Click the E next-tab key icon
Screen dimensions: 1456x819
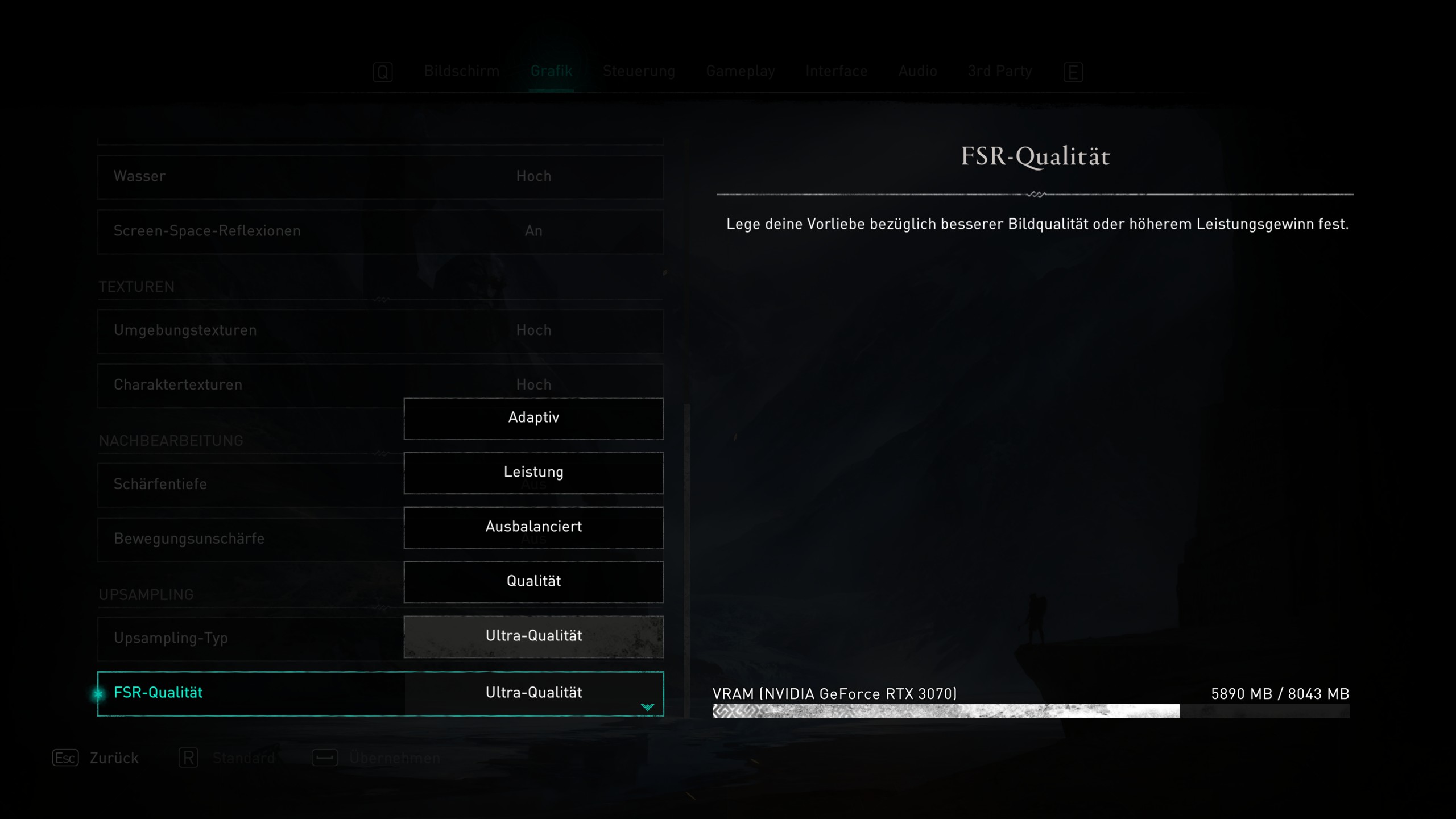coord(1073,72)
